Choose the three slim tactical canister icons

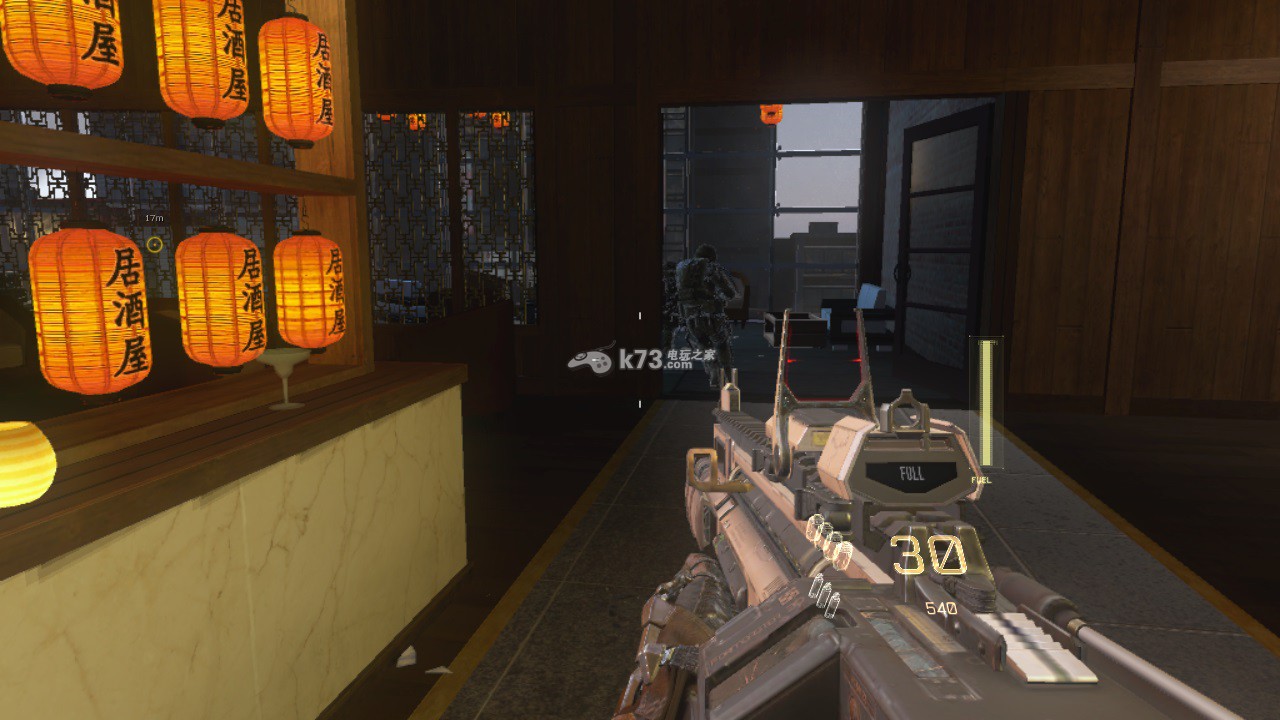coord(824,593)
